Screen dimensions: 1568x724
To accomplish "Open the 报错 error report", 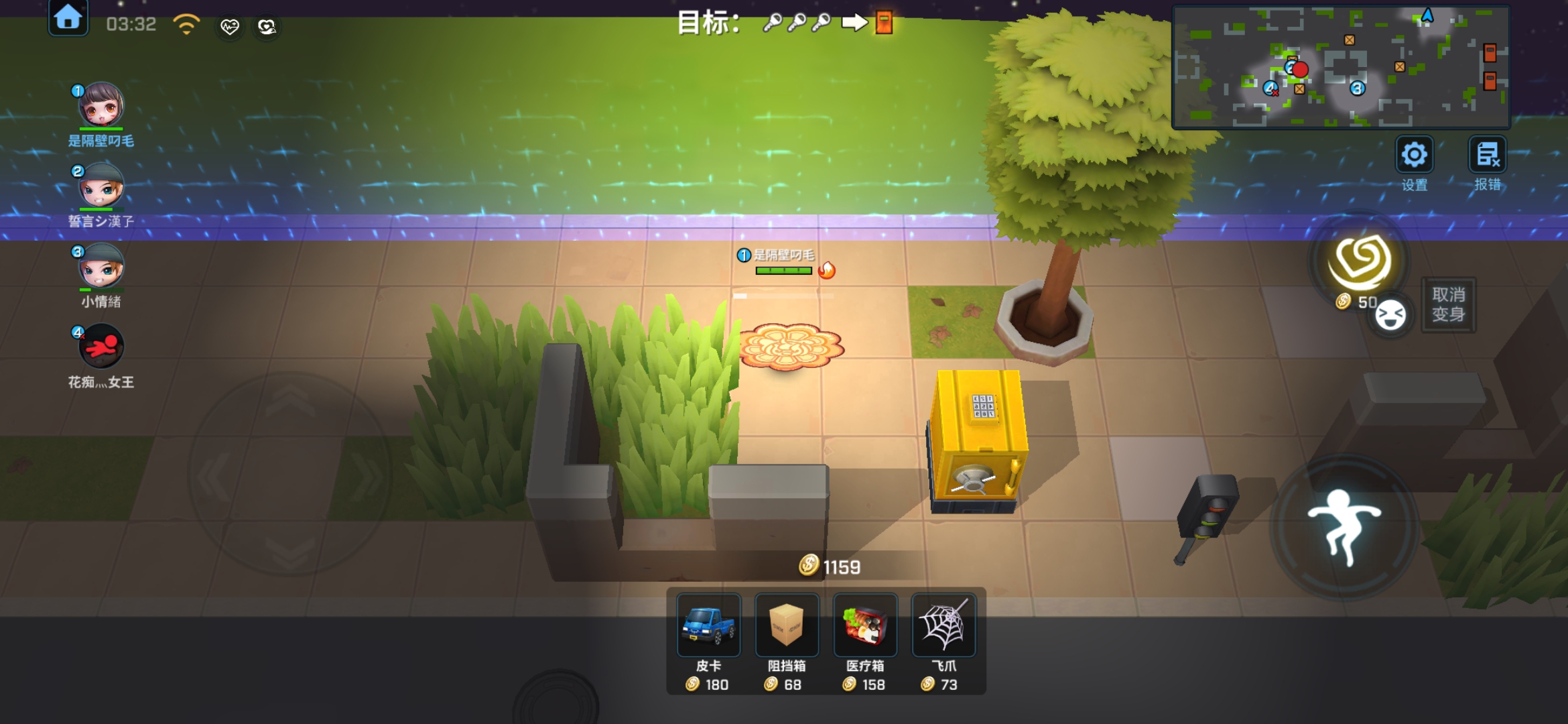I will [1487, 156].
